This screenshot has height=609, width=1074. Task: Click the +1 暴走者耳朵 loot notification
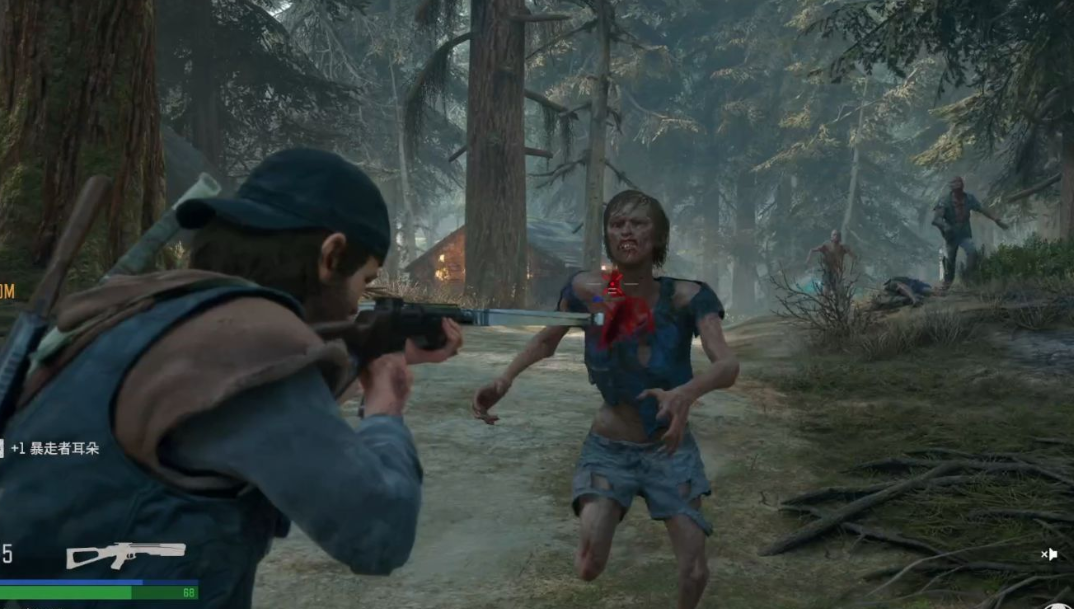(x=54, y=449)
